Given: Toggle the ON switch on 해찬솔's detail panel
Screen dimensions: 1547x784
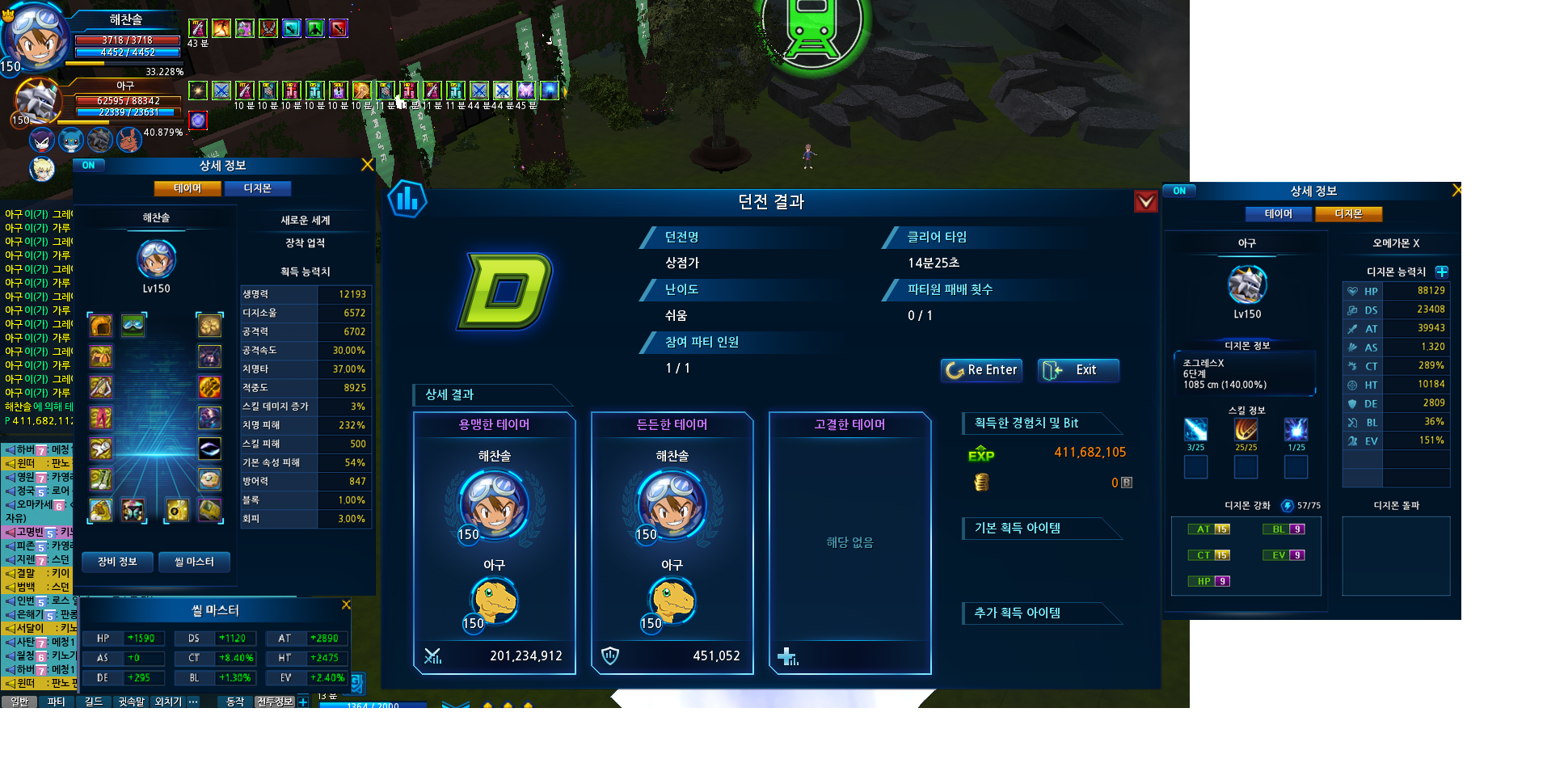Looking at the screenshot, I should [x=89, y=166].
